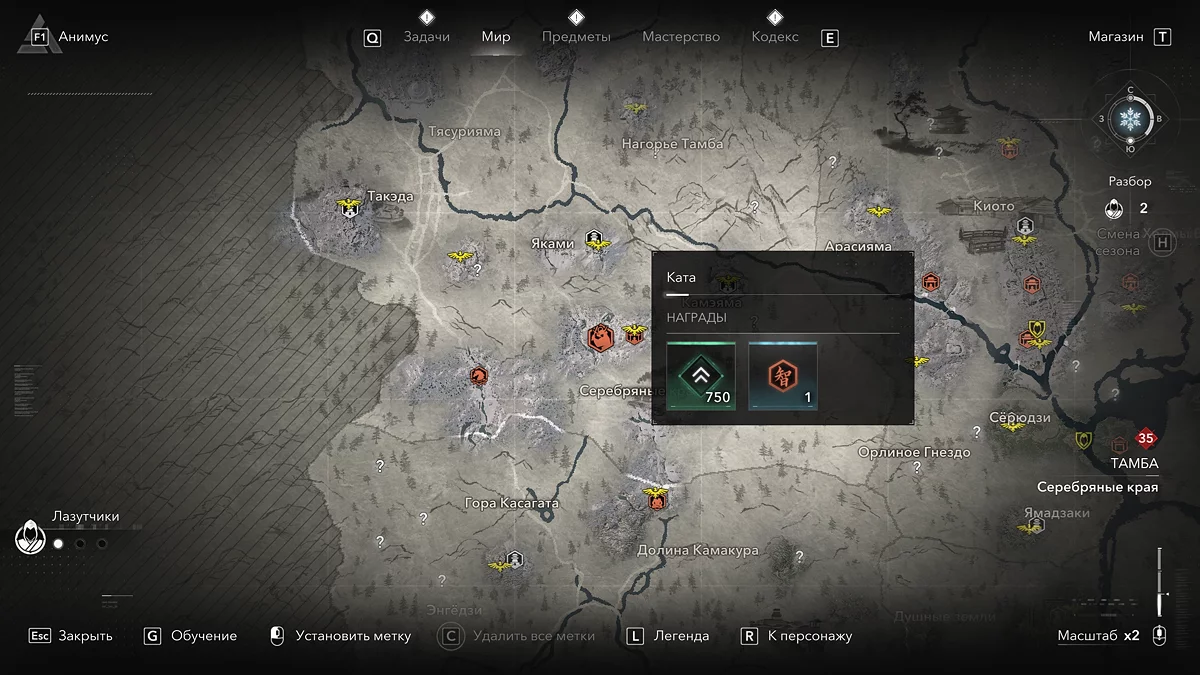Select the 750 experience reward tile
This screenshot has height=675, width=1200.
click(x=701, y=375)
